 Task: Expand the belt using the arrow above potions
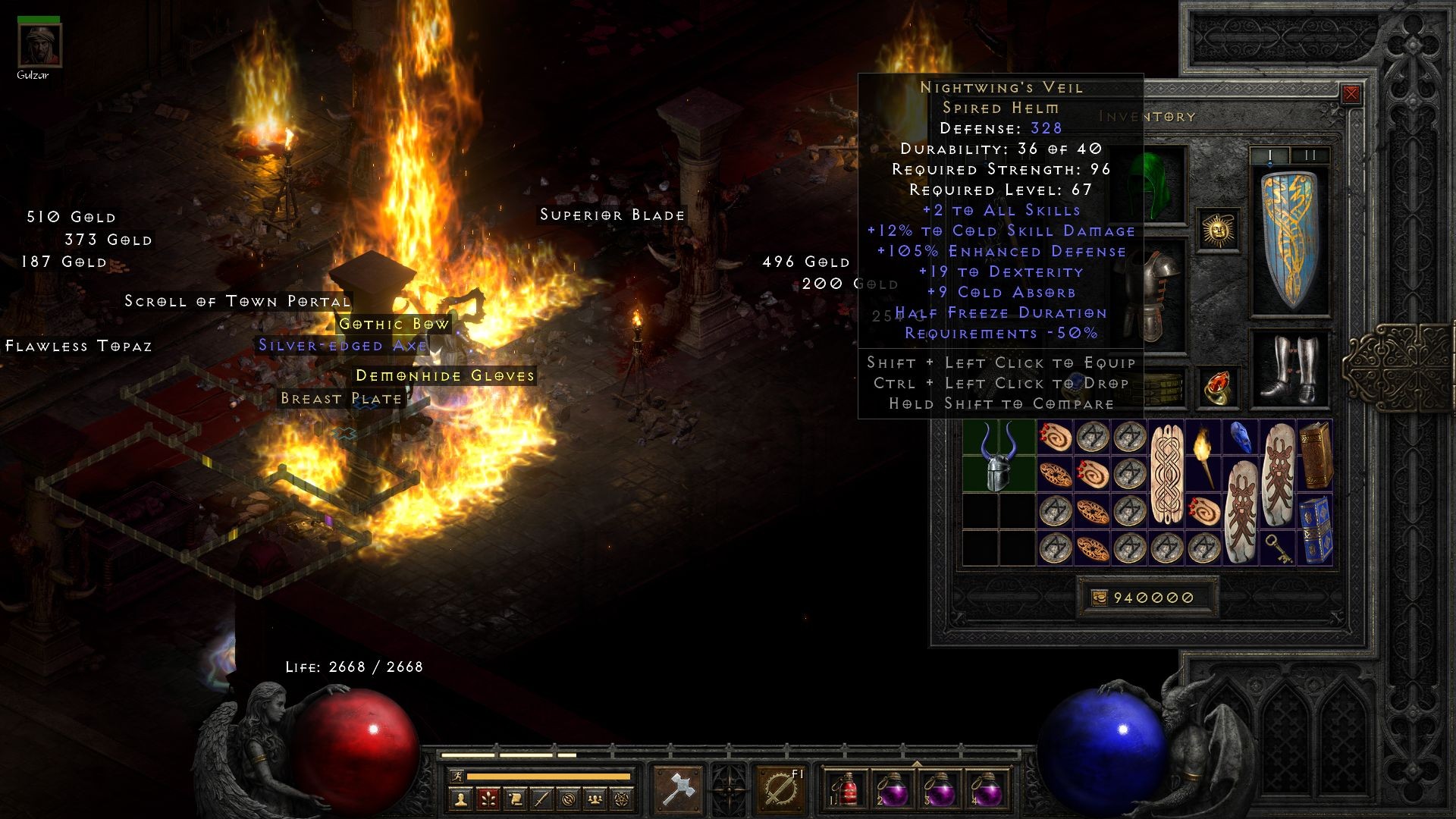click(916, 764)
